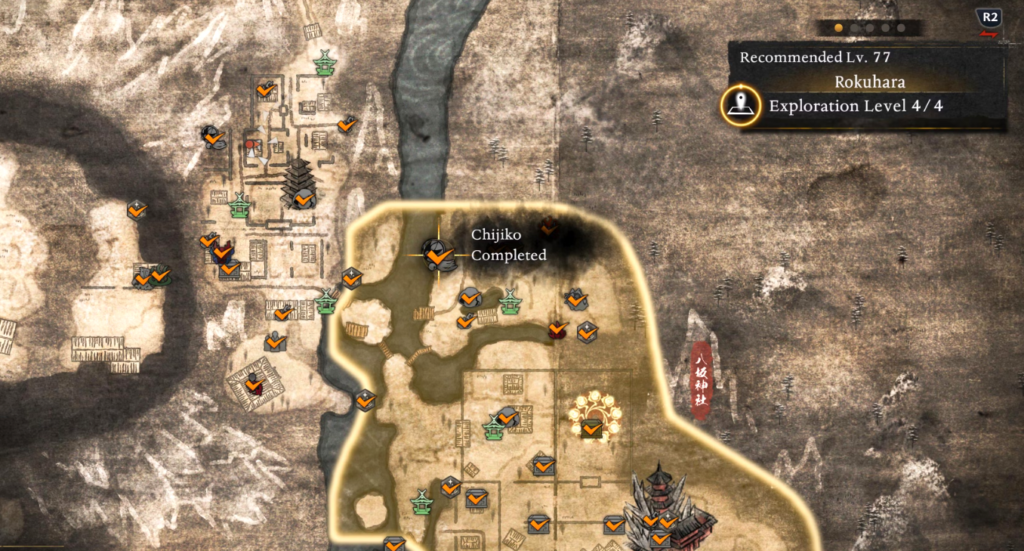
Task: Select the completed Chijiko map marker
Action: click(x=436, y=254)
